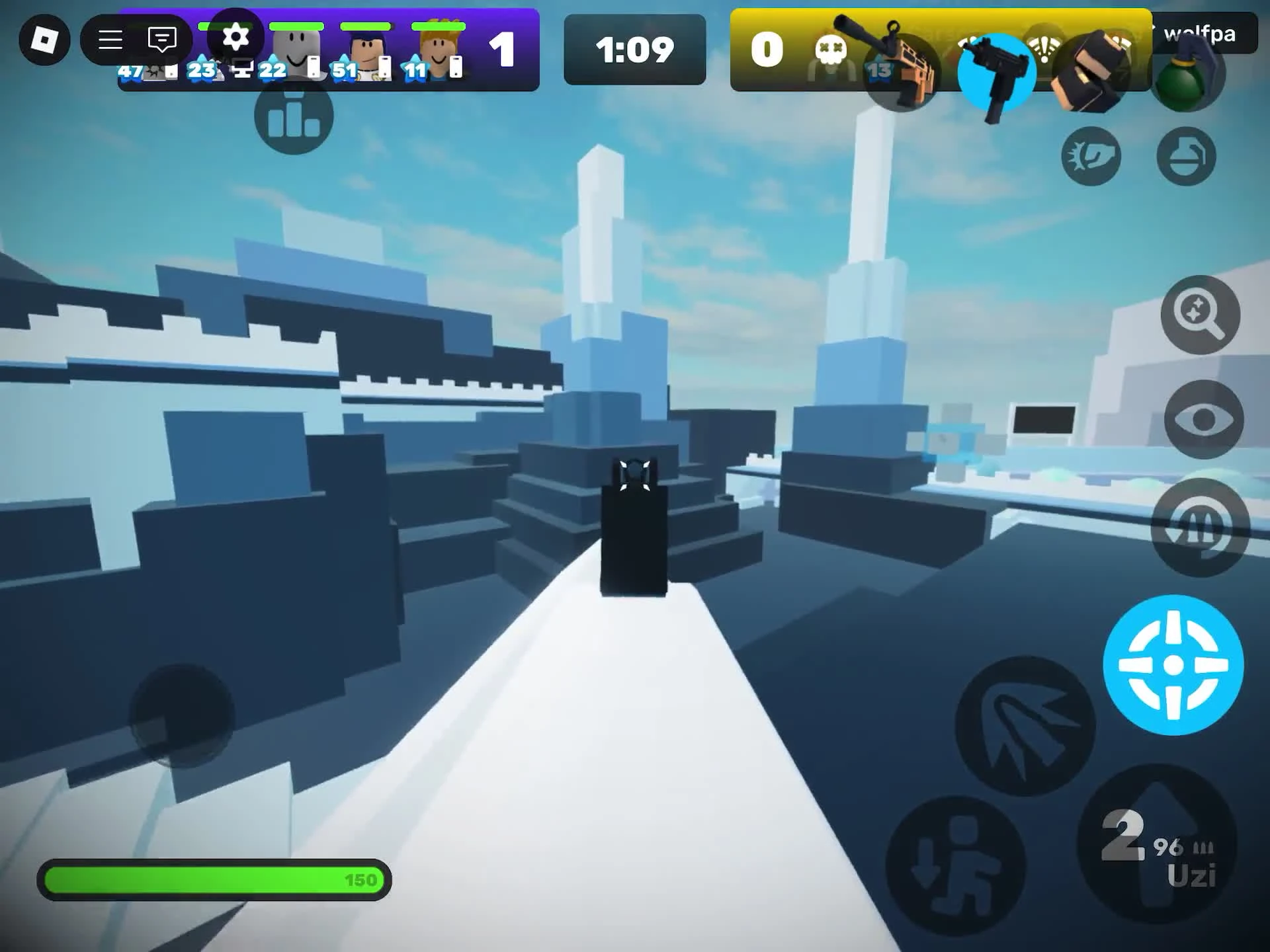Expand the leaderboard stats icon below scoreboard
1270x952 pixels.
tap(293, 118)
